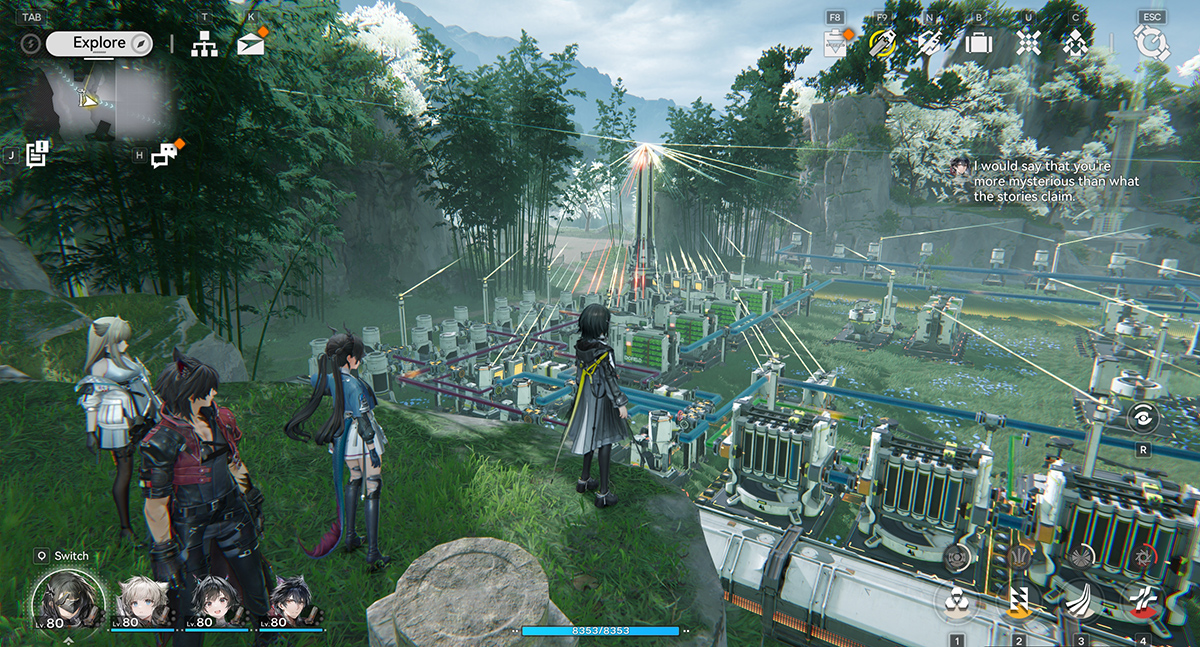Open the diamond-cluster operator icon
Viewport: 1200px width, 647px height.
tap(1076, 43)
